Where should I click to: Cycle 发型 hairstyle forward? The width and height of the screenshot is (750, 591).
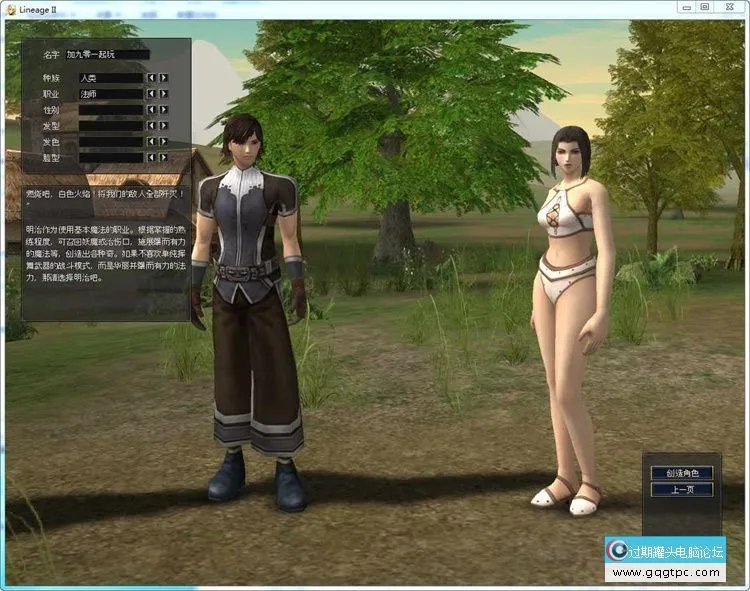click(164, 126)
